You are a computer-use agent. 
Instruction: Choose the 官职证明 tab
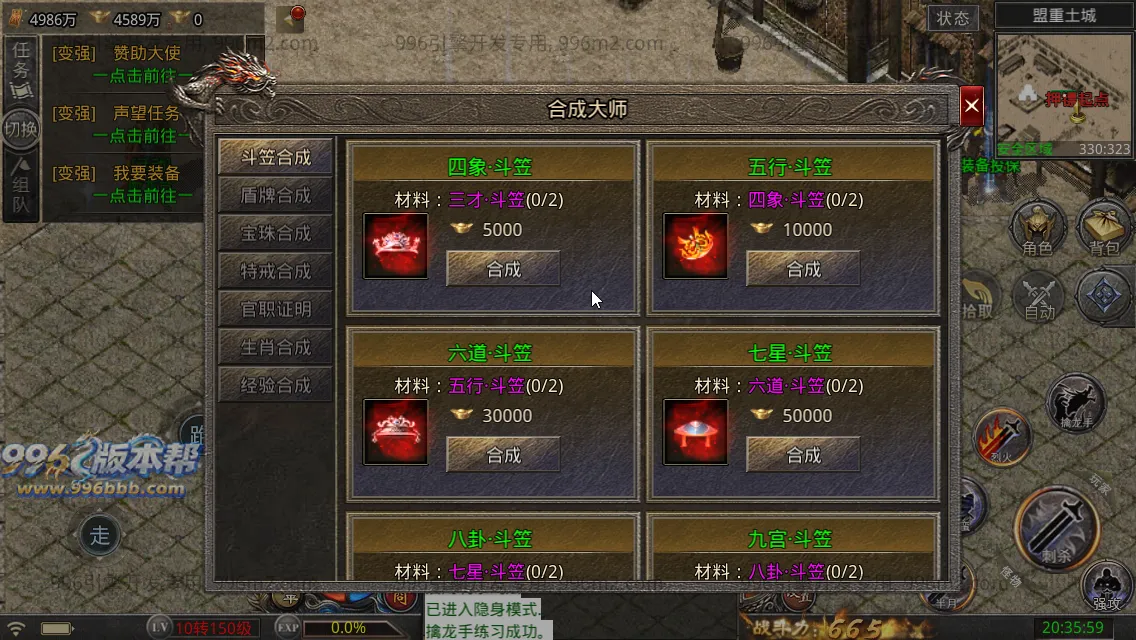click(x=276, y=310)
